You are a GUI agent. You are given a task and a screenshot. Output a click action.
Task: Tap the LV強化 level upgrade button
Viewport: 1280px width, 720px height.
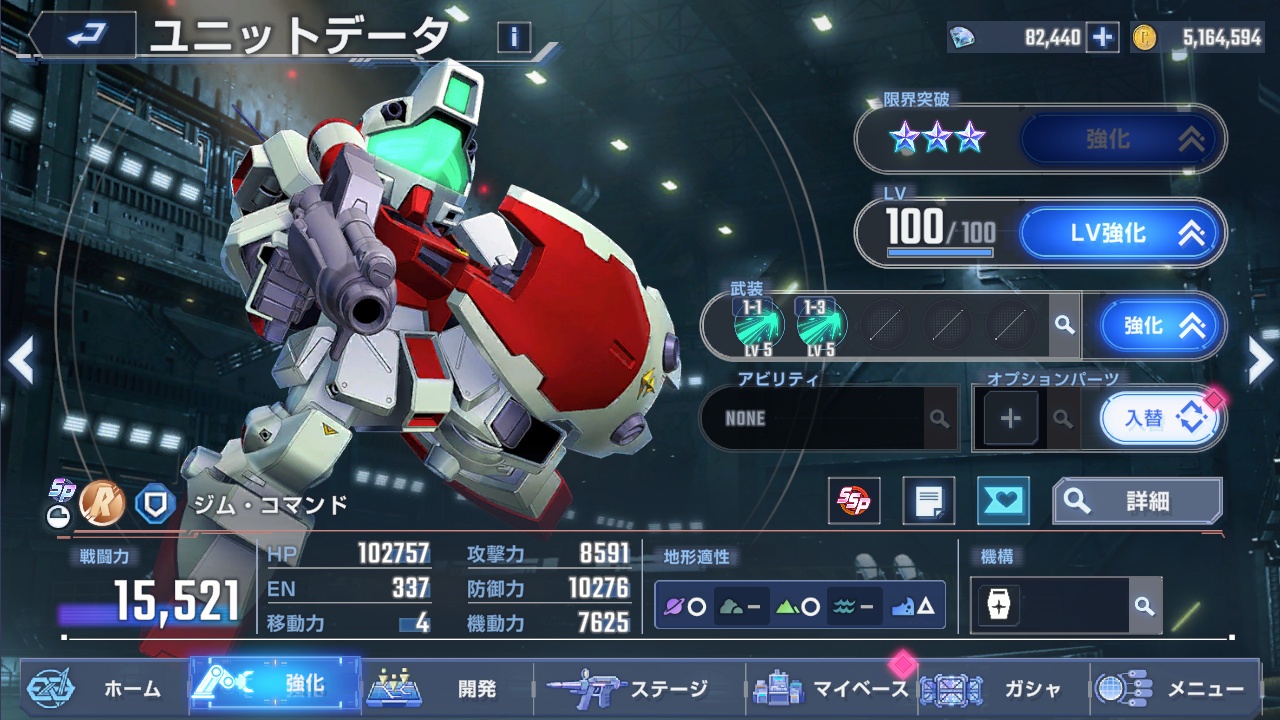1121,234
